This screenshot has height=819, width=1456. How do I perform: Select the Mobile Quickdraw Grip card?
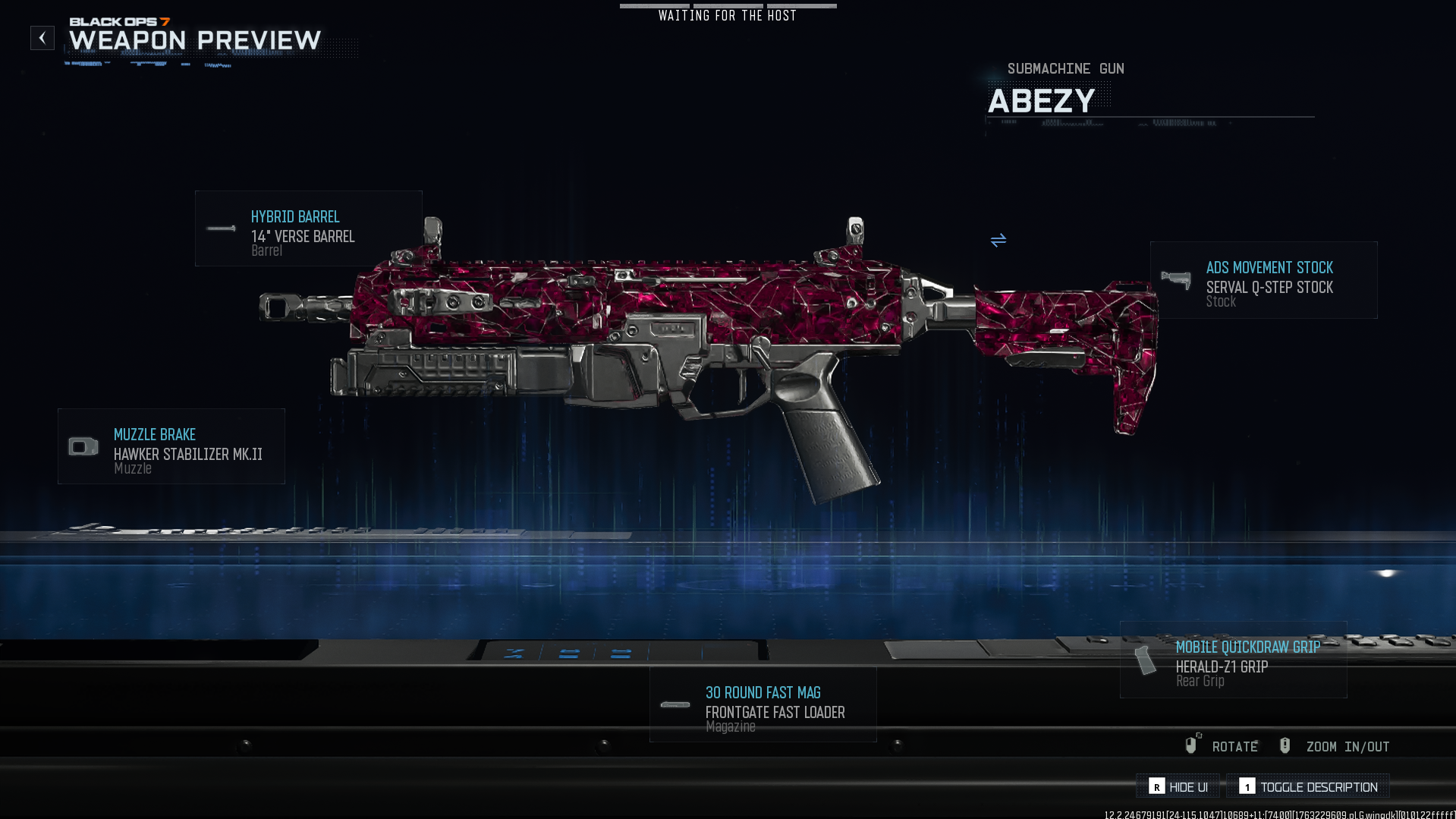[1233, 660]
